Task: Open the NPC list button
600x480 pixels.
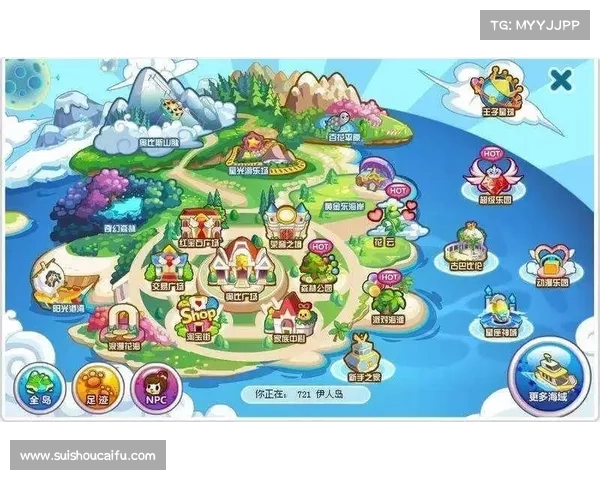Action: (155, 387)
